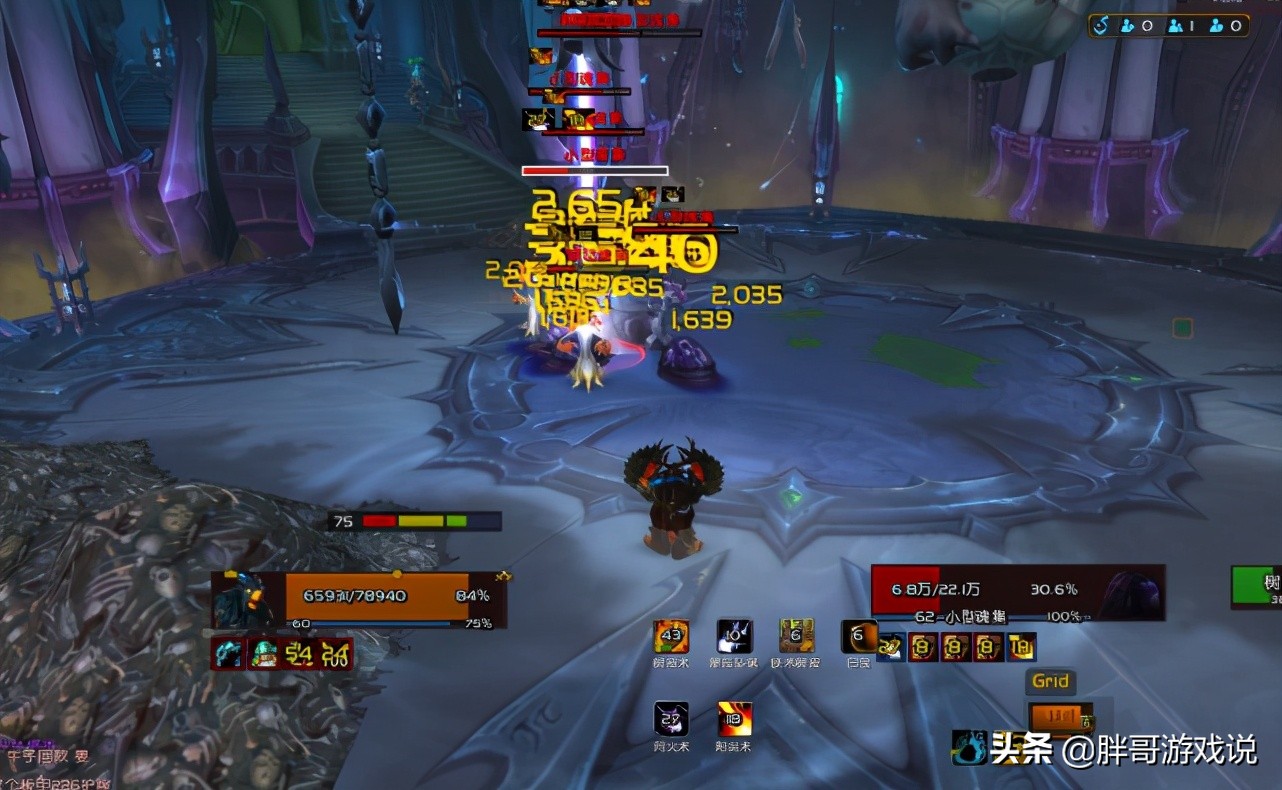Activate the orange ability icon showing 43

671,636
